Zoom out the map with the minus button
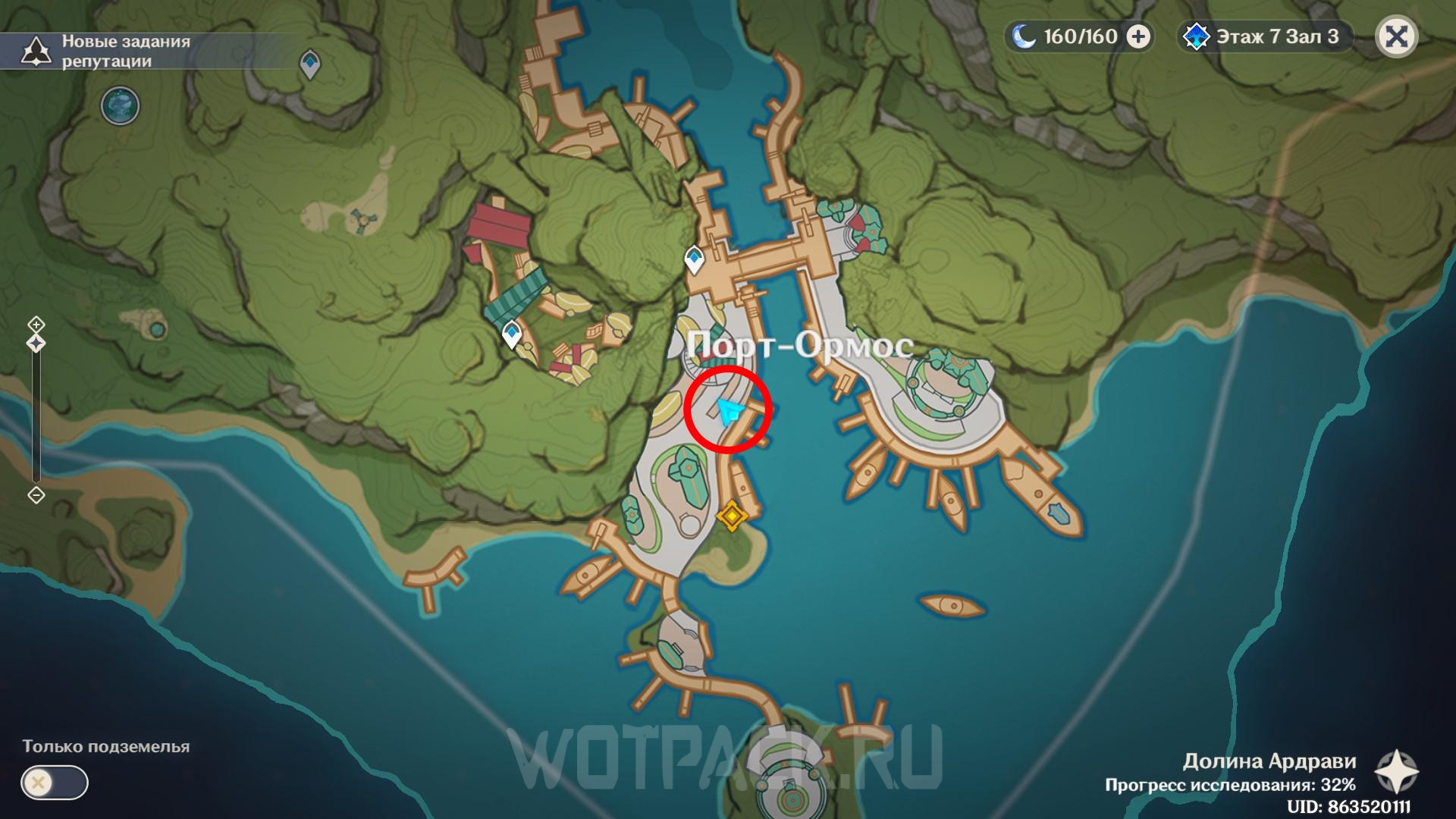Viewport: 1456px width, 819px height. pyautogui.click(x=36, y=495)
